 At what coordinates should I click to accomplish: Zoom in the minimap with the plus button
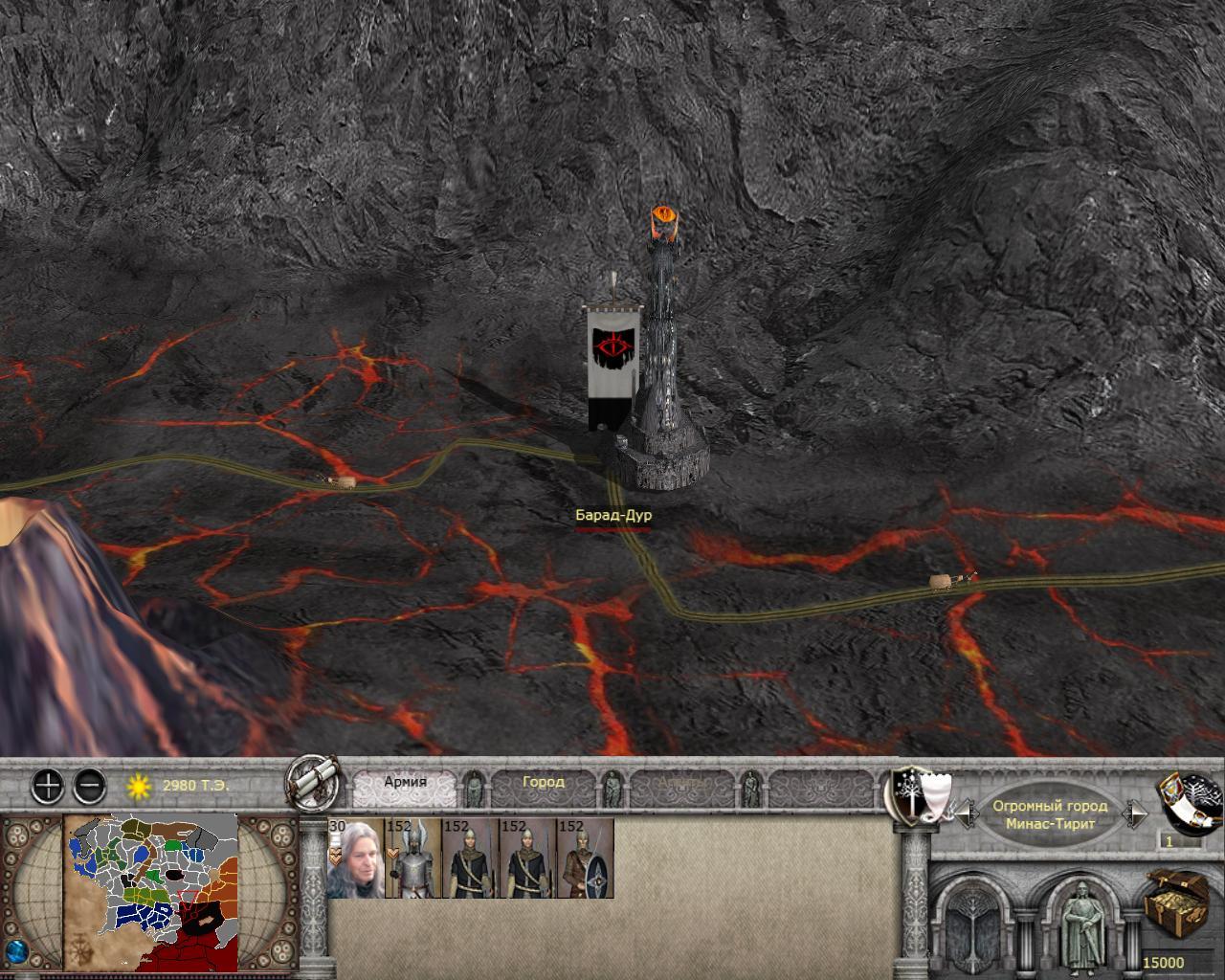pos(48,787)
